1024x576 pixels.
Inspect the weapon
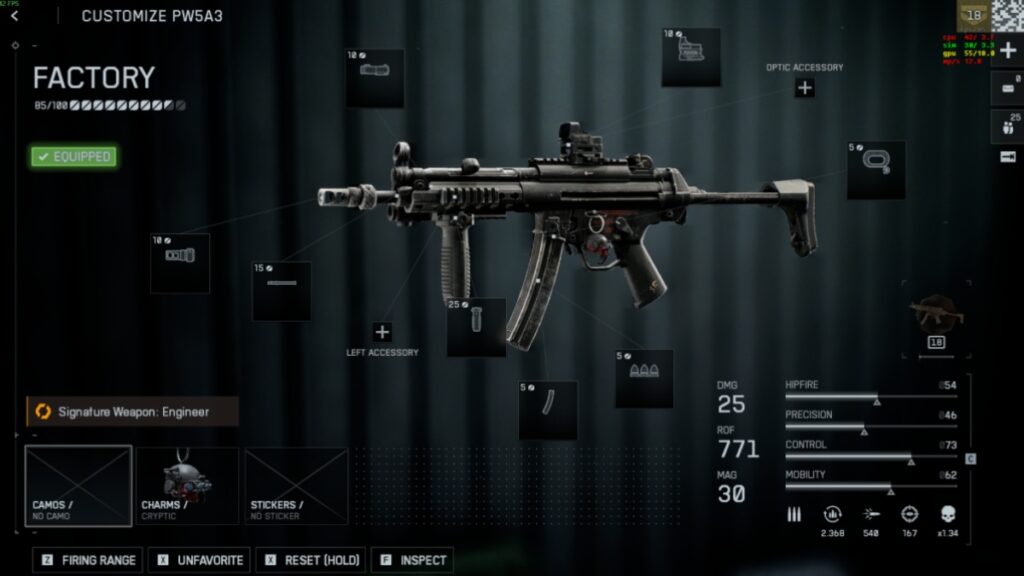point(412,560)
